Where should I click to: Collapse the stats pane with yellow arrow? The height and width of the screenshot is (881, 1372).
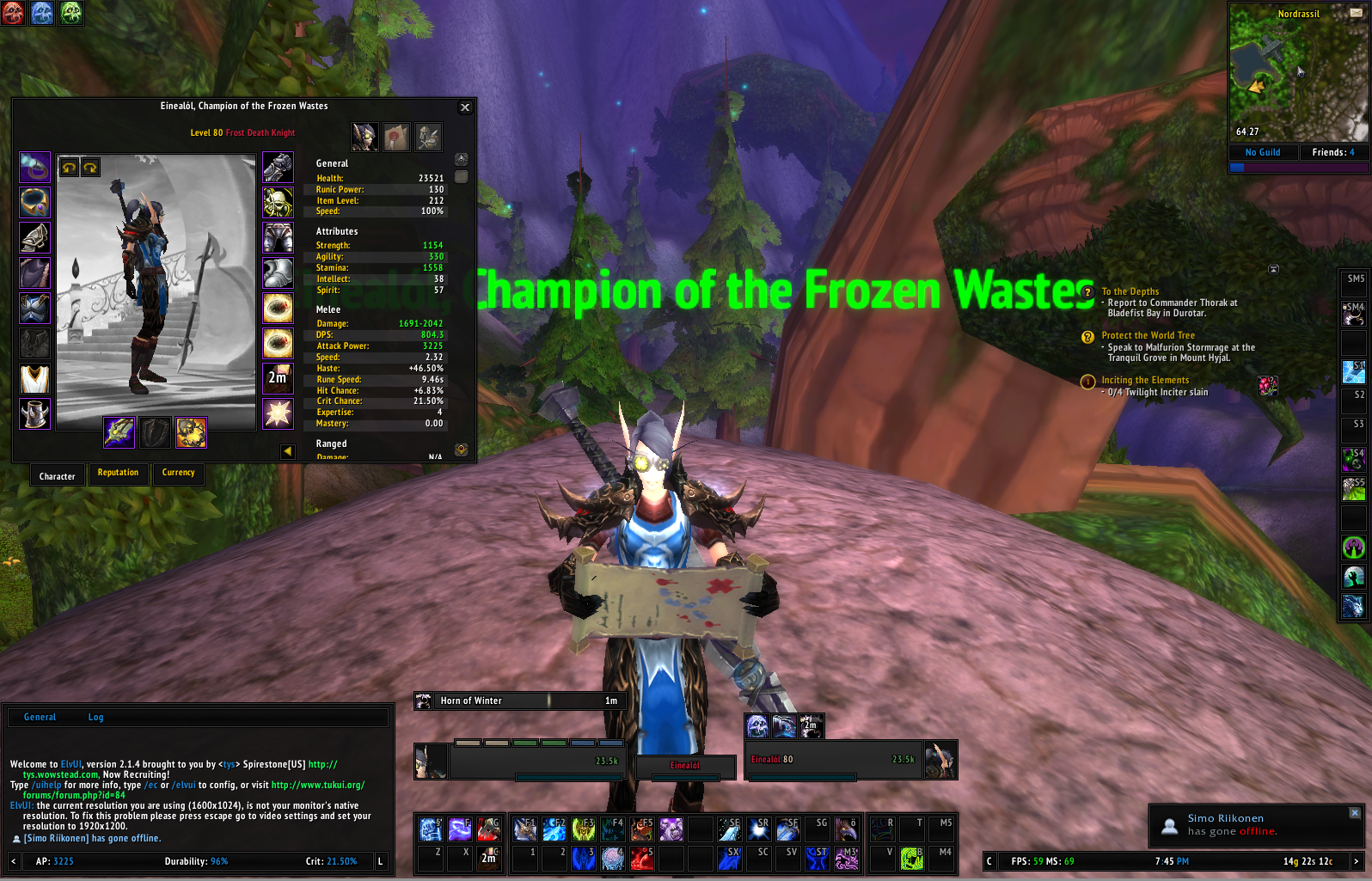click(x=287, y=451)
